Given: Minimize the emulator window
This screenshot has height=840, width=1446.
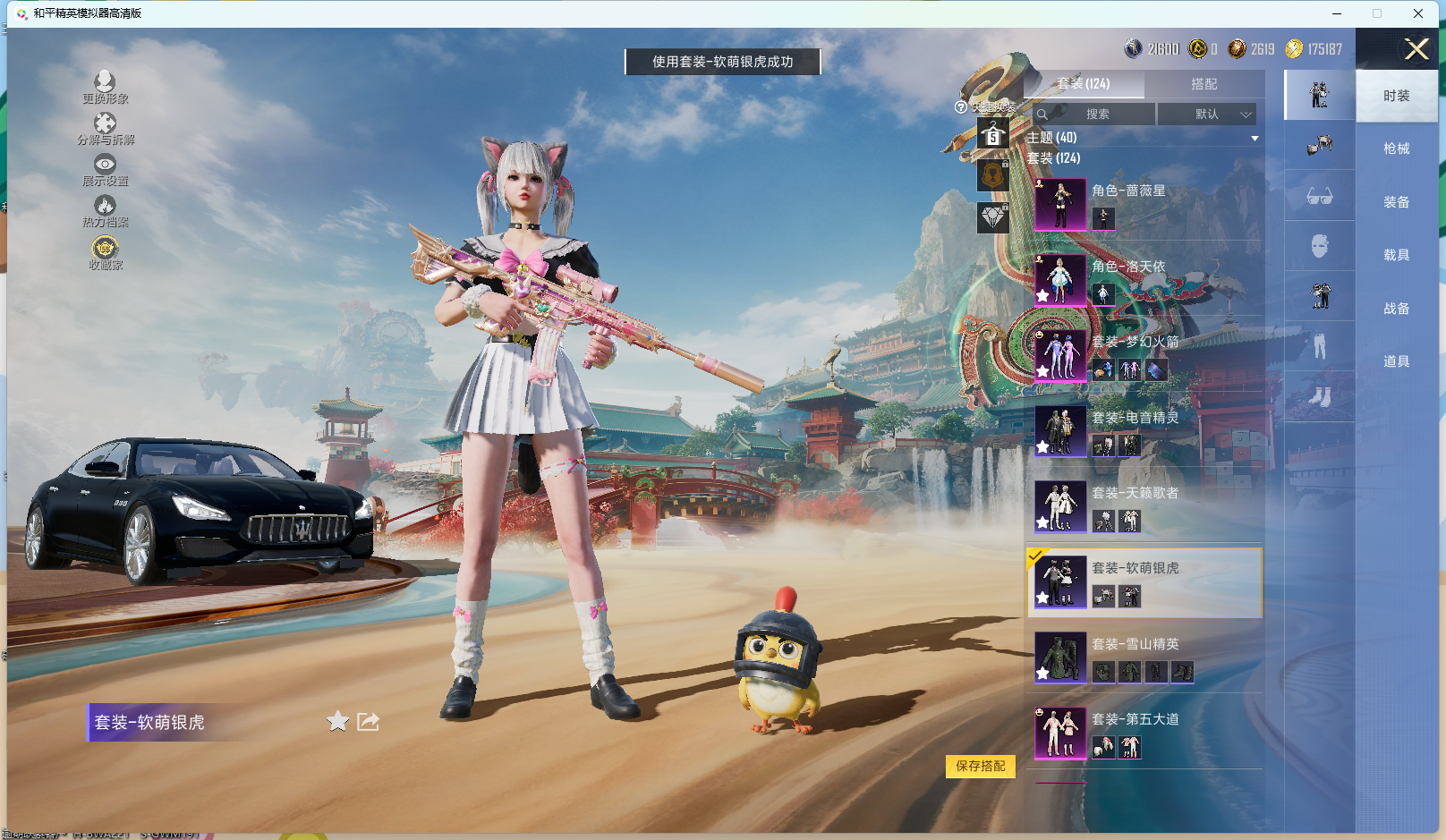Looking at the screenshot, I should [x=1336, y=13].
